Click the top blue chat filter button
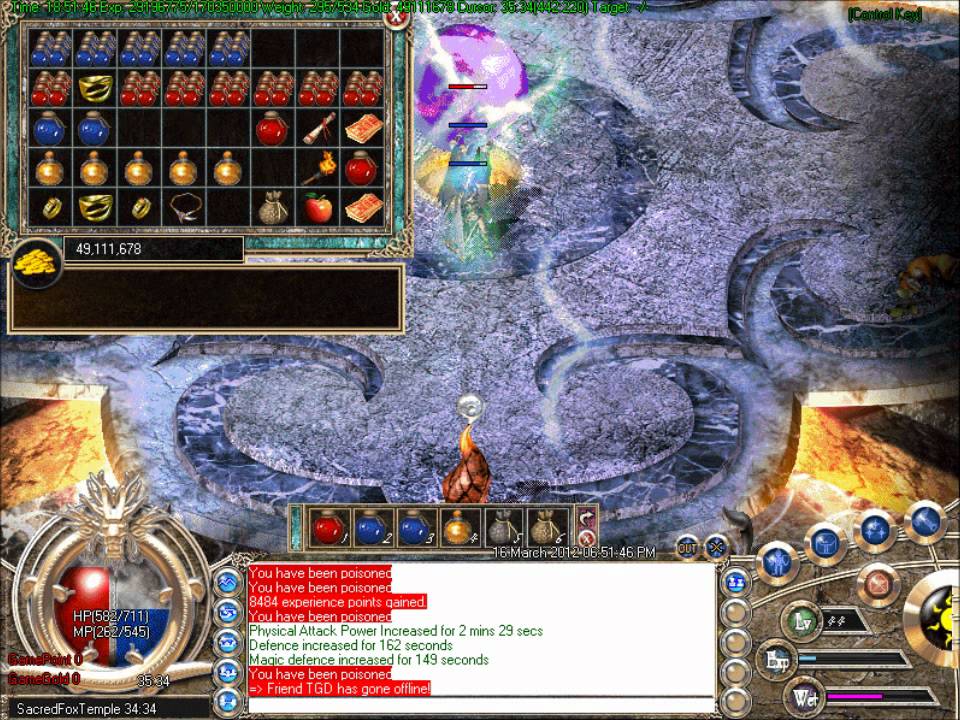960x720 pixels. (228, 582)
